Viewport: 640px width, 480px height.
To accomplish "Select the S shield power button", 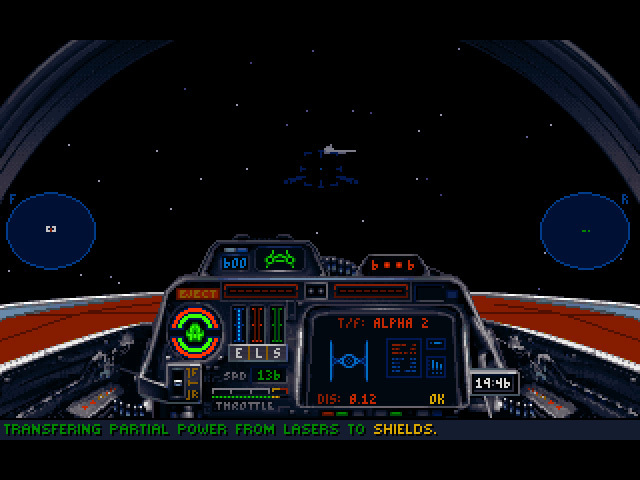I will point(275,353).
